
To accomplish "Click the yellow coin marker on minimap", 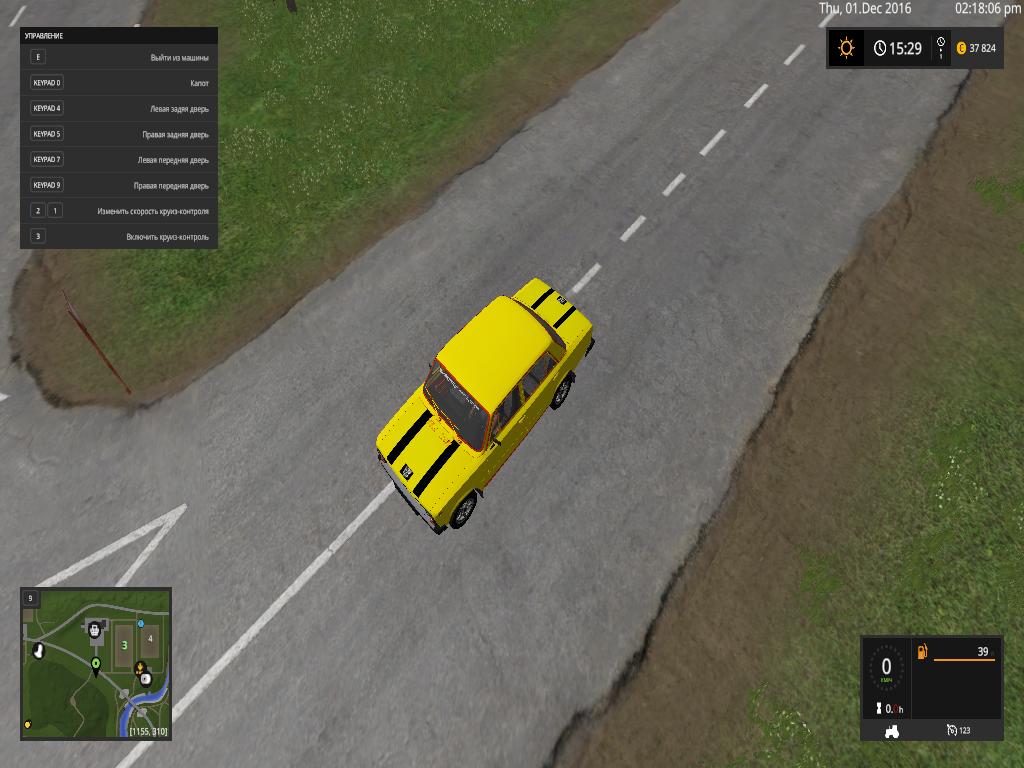I will point(28,723).
